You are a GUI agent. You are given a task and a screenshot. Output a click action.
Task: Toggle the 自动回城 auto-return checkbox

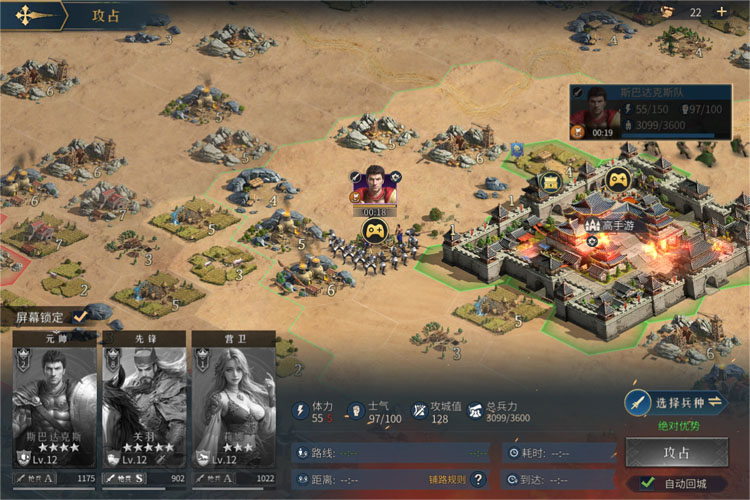(x=647, y=484)
